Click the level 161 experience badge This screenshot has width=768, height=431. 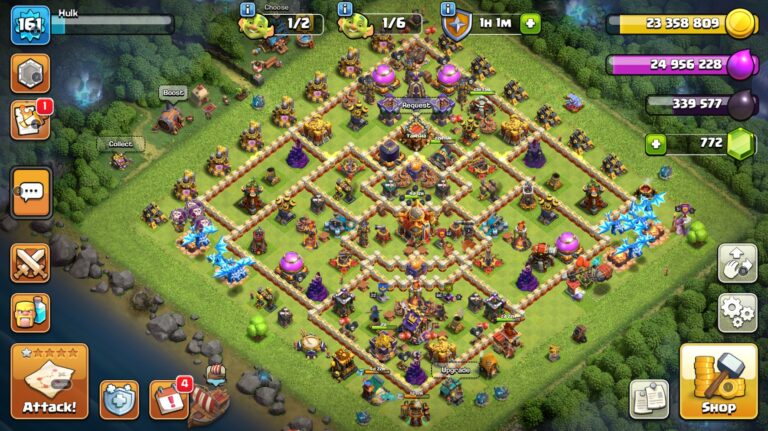30,25
